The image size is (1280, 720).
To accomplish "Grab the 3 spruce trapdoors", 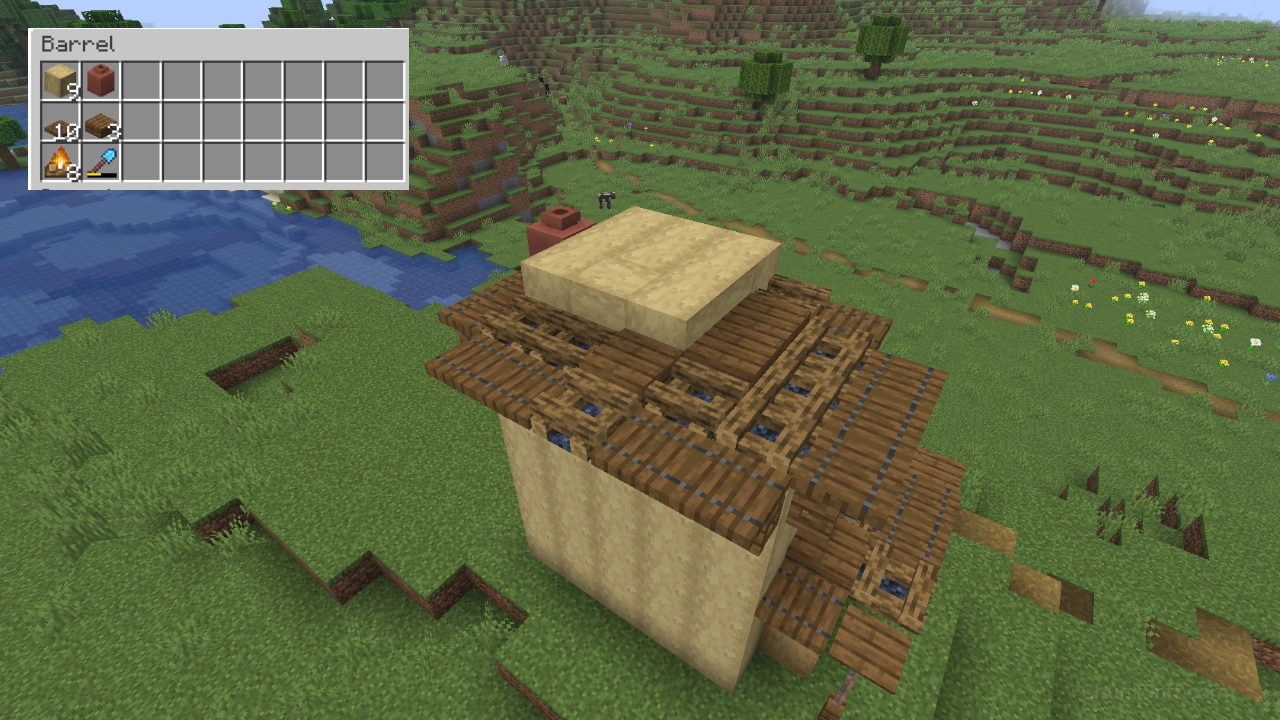I will click(99, 122).
